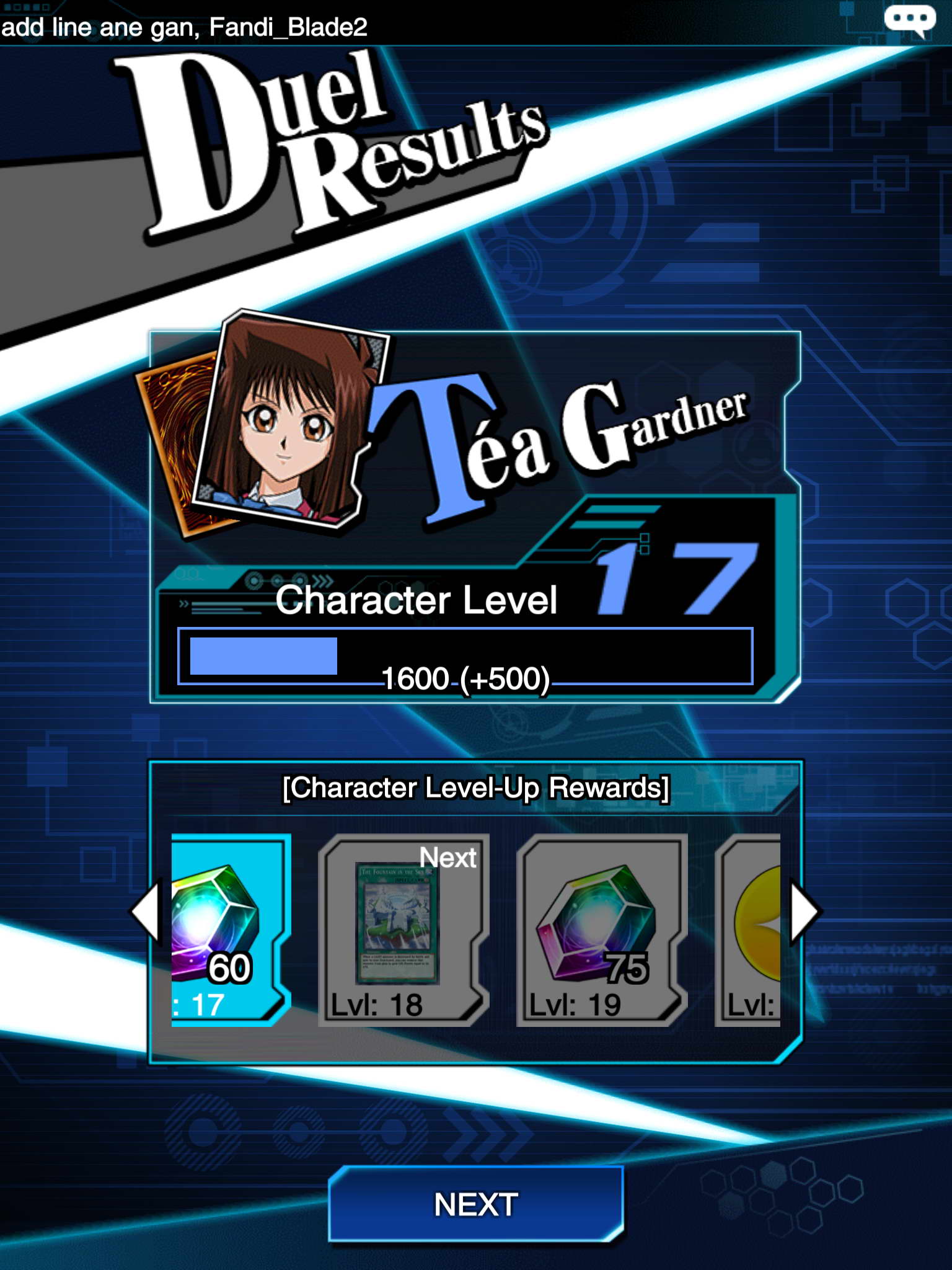Tap the NEXT button
This screenshot has height=1270, width=952.
[x=476, y=1204]
